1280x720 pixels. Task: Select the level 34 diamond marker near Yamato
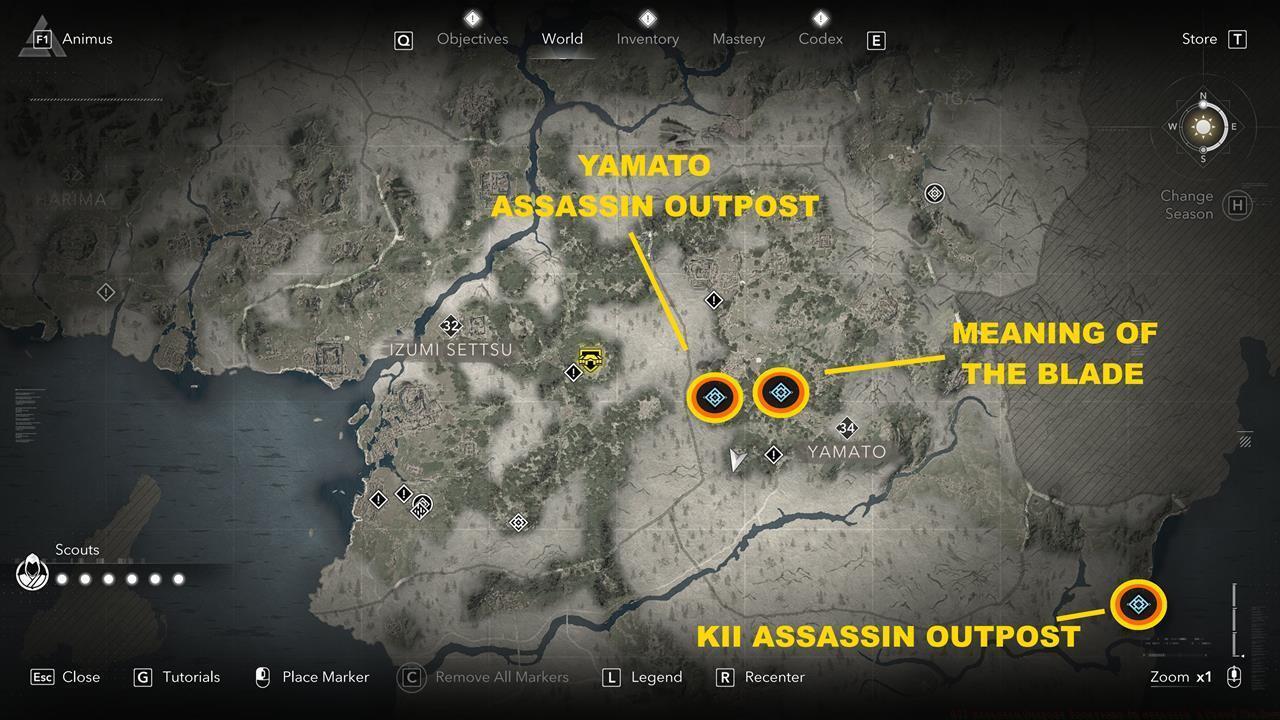click(x=848, y=429)
